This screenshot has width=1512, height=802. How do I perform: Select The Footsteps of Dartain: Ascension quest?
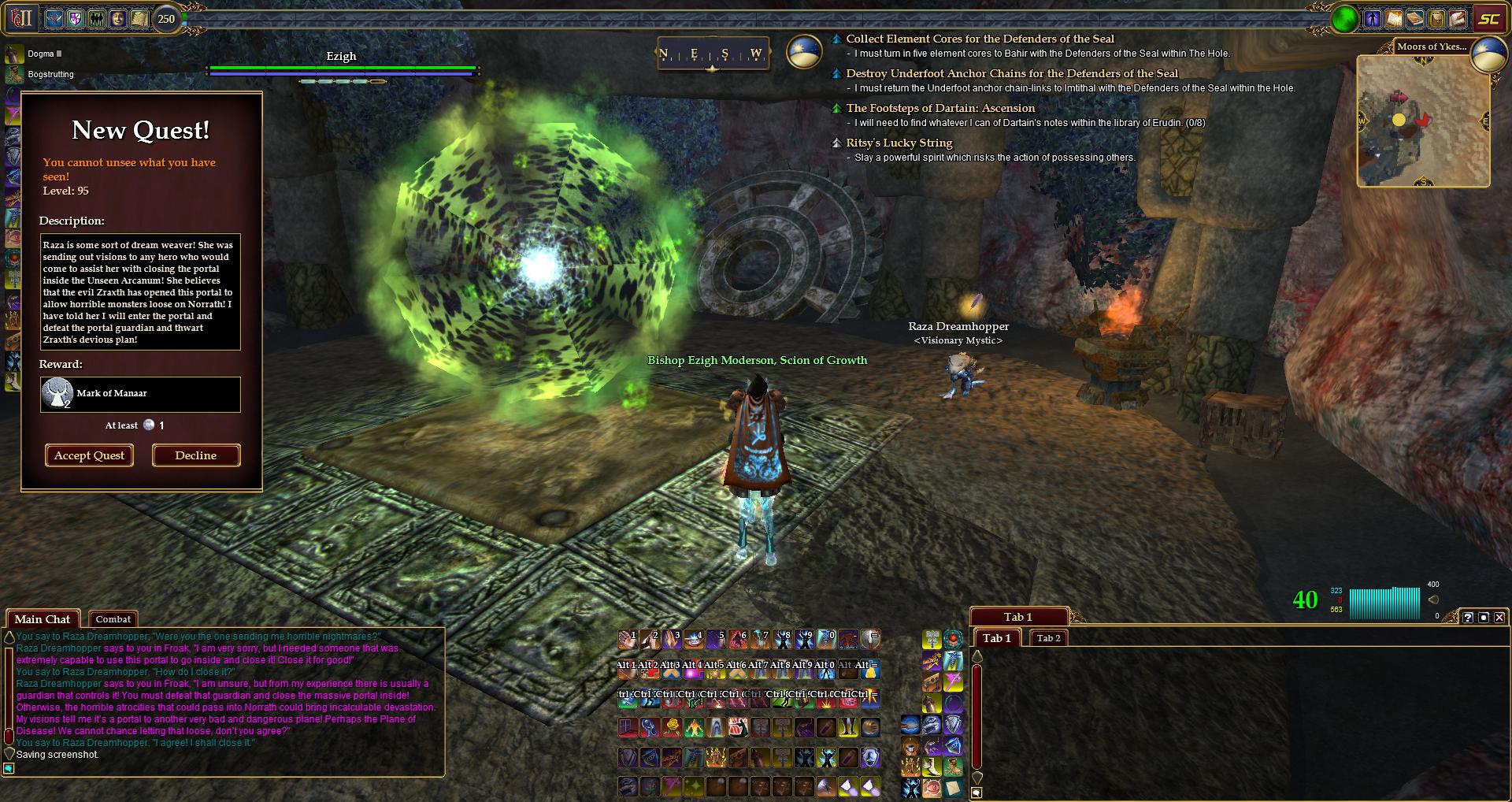coord(940,108)
